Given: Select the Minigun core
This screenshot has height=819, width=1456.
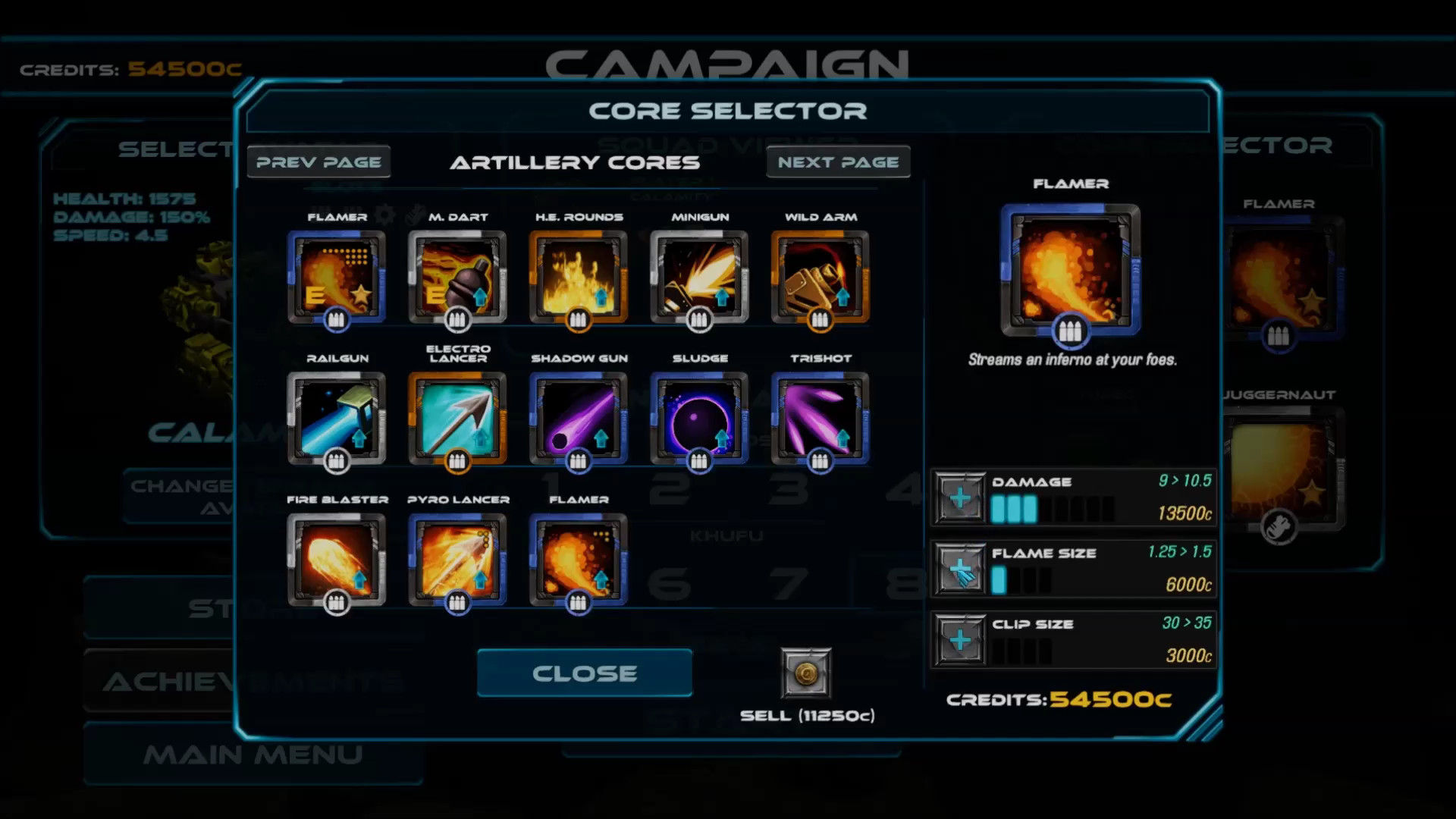Looking at the screenshot, I should (x=698, y=278).
